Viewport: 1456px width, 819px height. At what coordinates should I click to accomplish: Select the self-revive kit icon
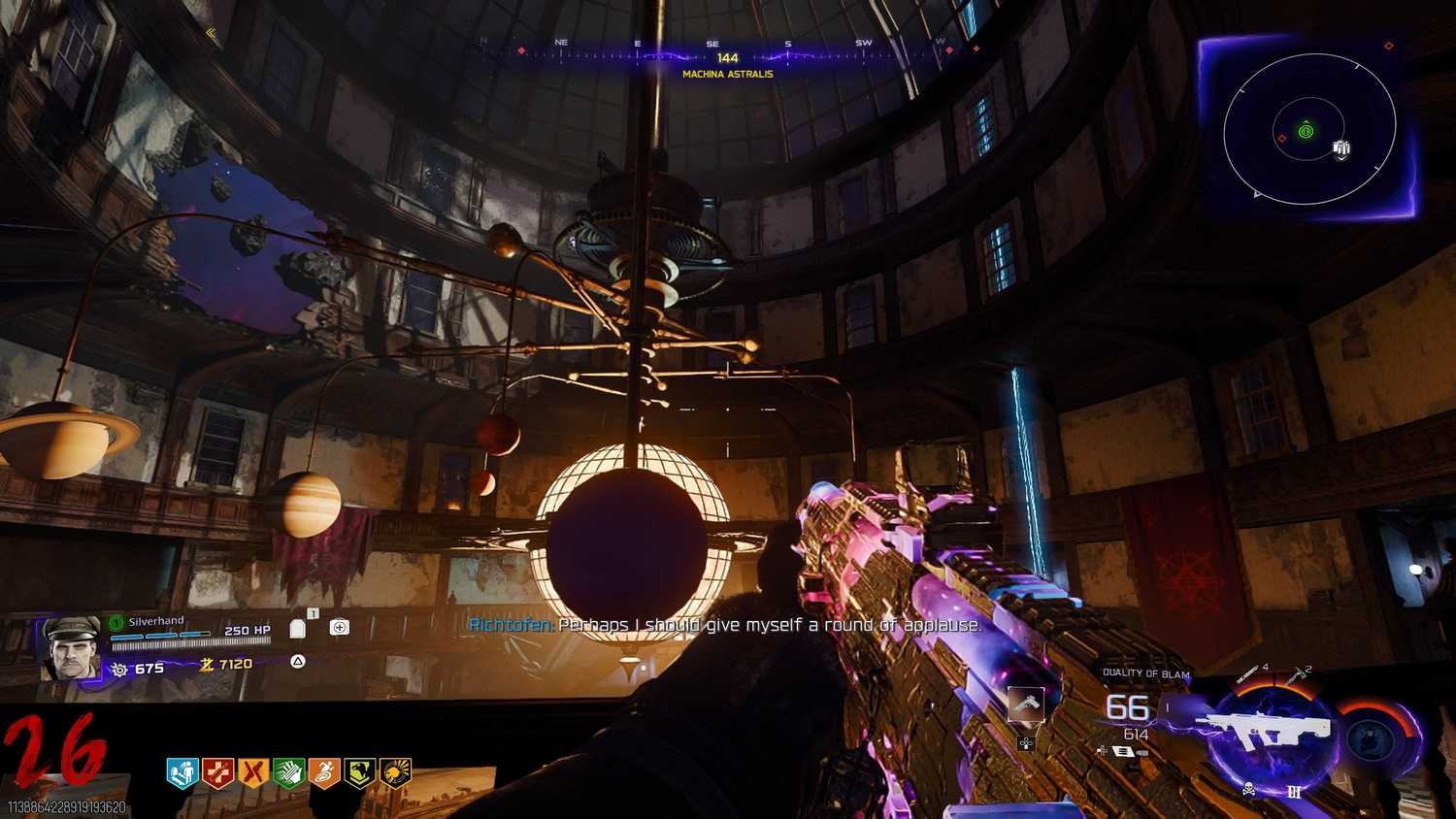[x=338, y=627]
